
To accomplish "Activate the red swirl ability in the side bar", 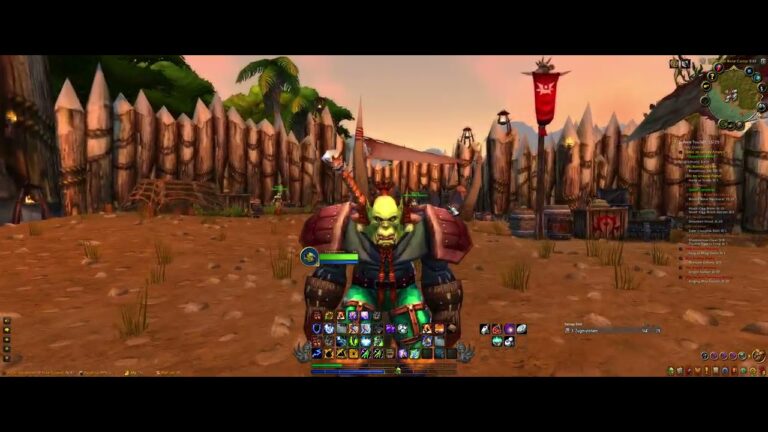I will click(x=497, y=329).
